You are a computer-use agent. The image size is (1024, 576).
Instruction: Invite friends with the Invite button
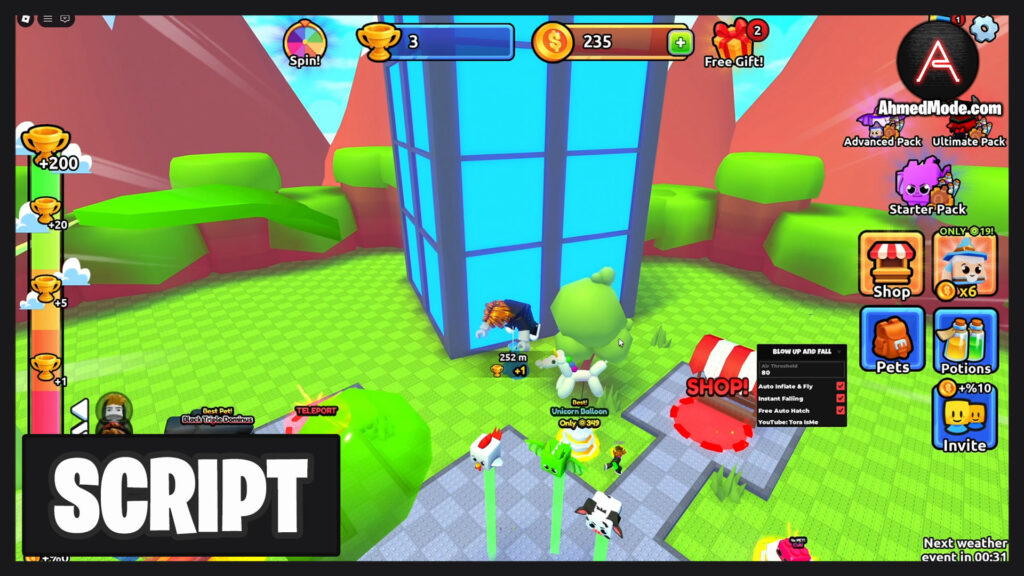tap(964, 417)
